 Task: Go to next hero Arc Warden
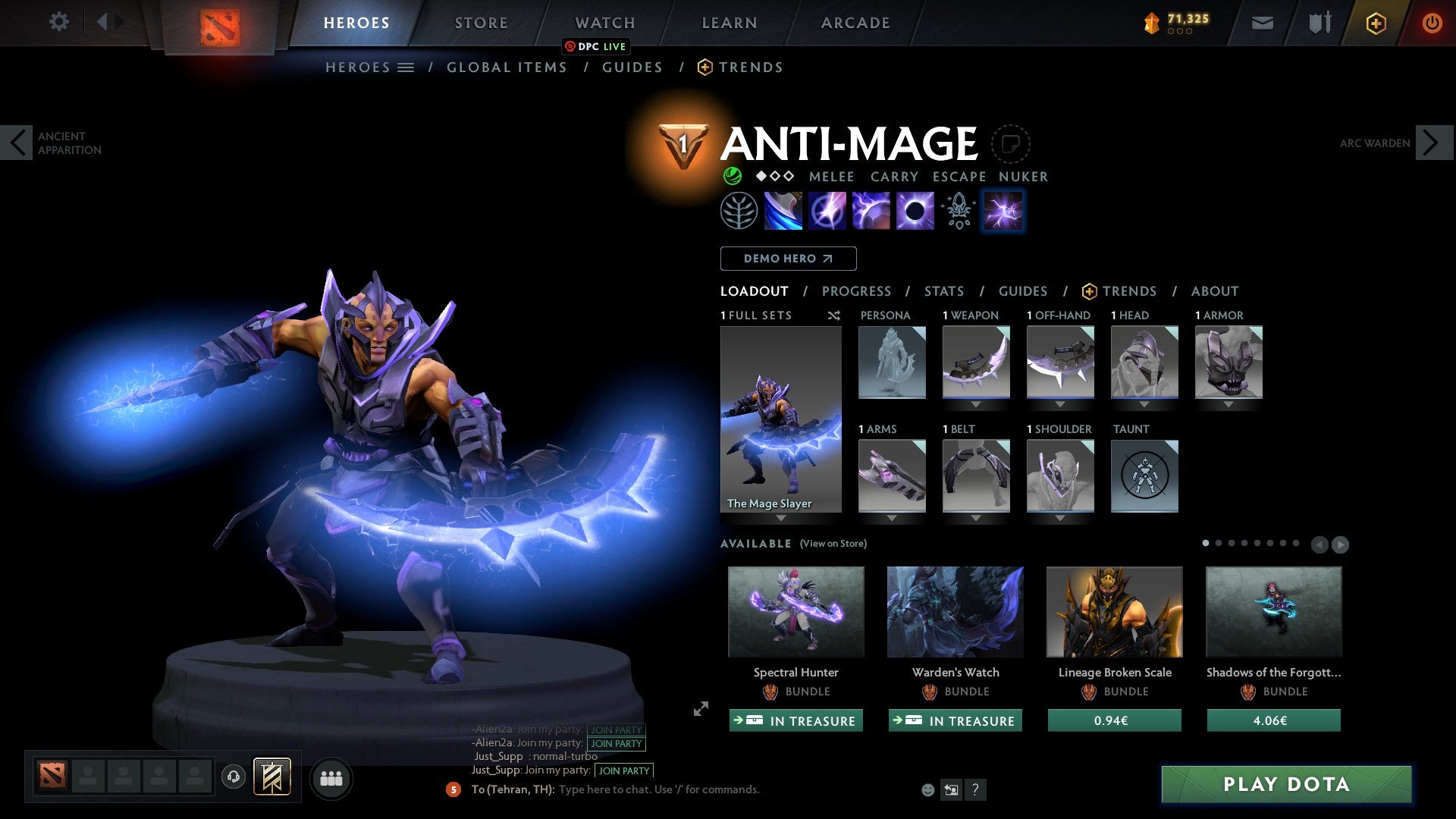1432,143
